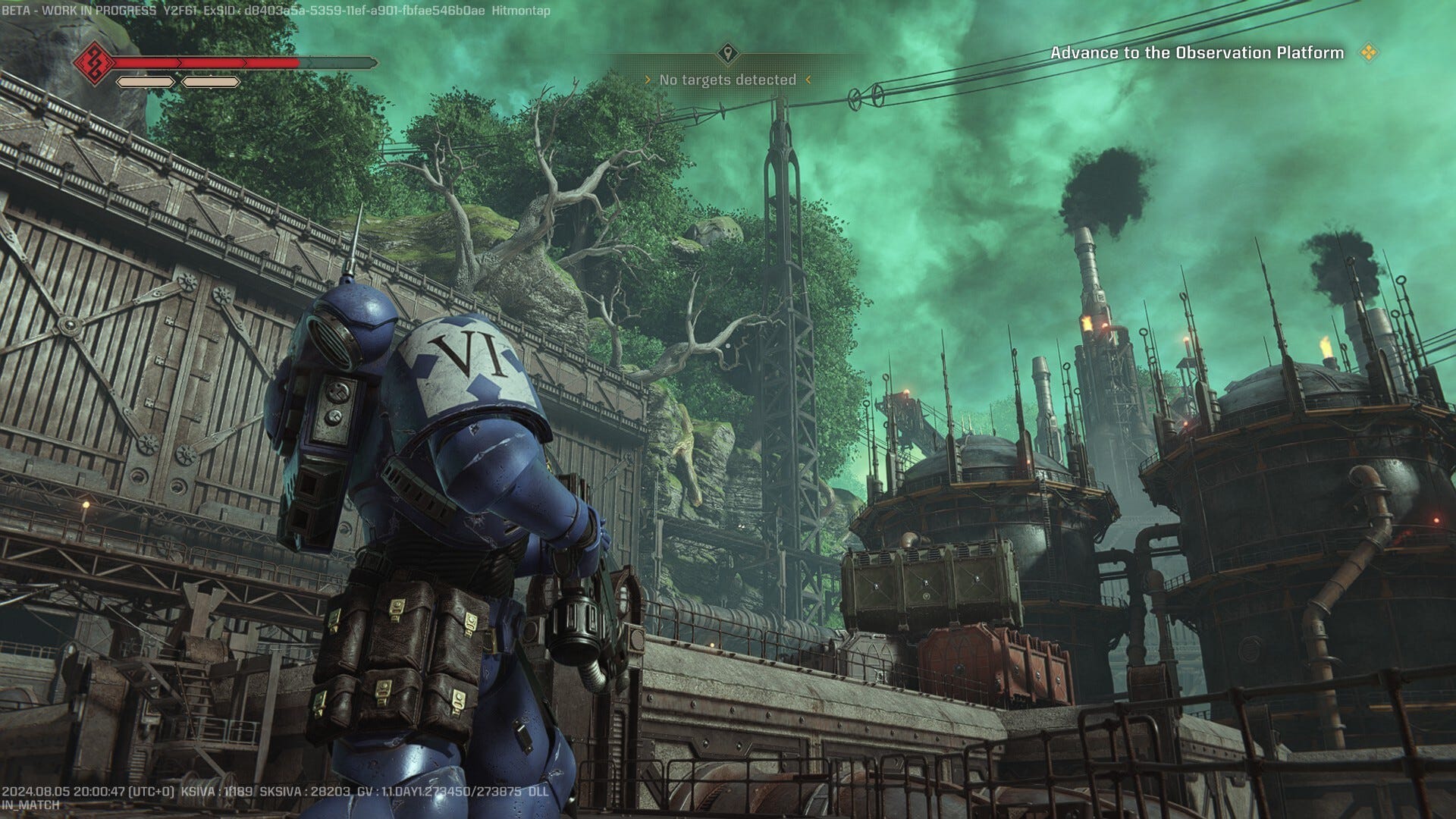
Task: Select the red class emblem icon
Action: coord(94,62)
